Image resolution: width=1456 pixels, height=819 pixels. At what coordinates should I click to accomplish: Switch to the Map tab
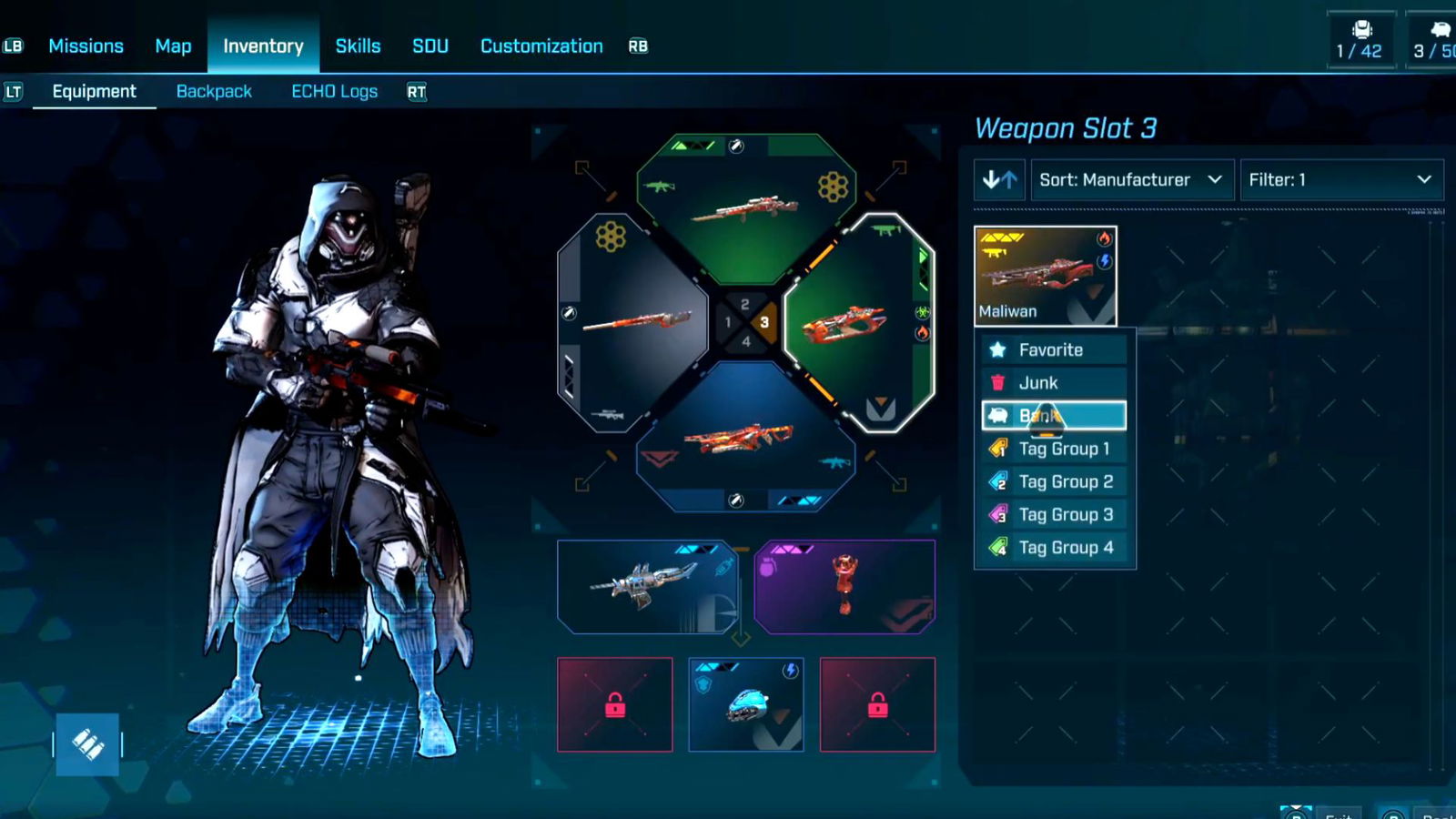[x=173, y=46]
